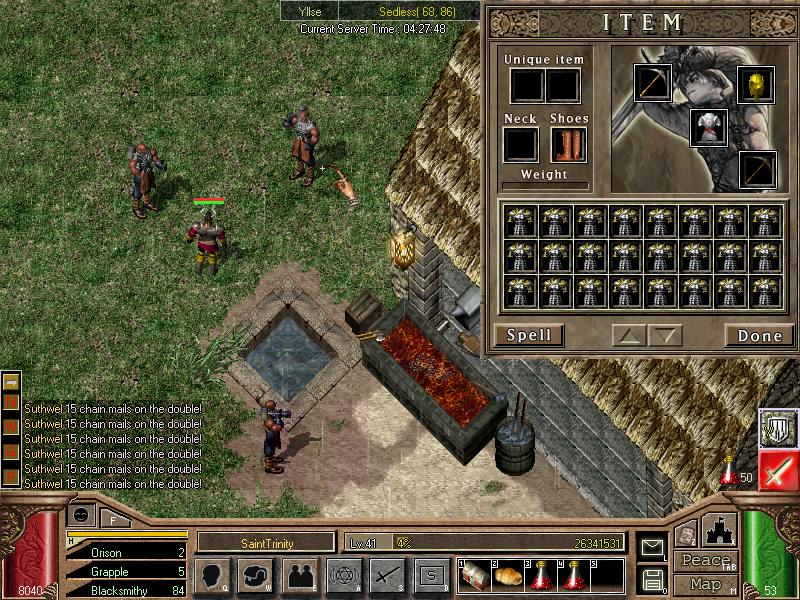This screenshot has width=800, height=600.
Task: Use the scroll in hotbar slot 1
Action: click(475, 575)
